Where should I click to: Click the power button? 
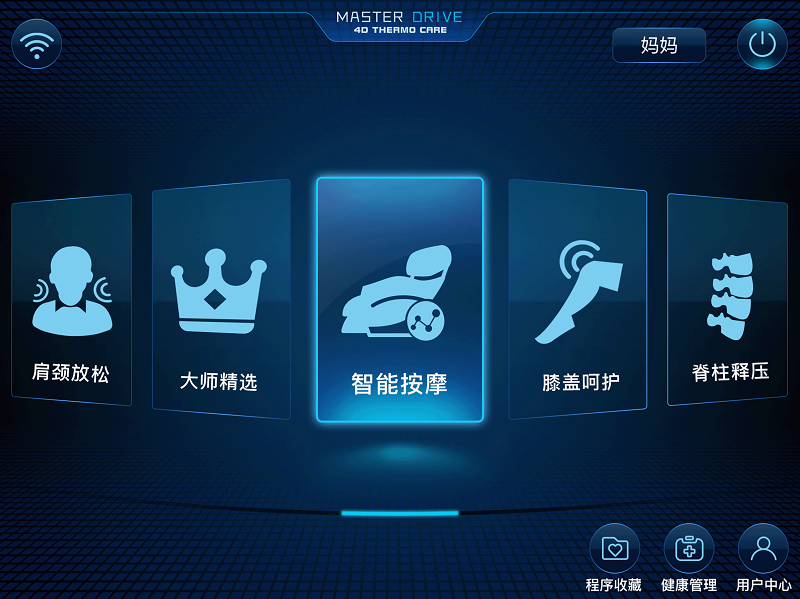(762, 44)
